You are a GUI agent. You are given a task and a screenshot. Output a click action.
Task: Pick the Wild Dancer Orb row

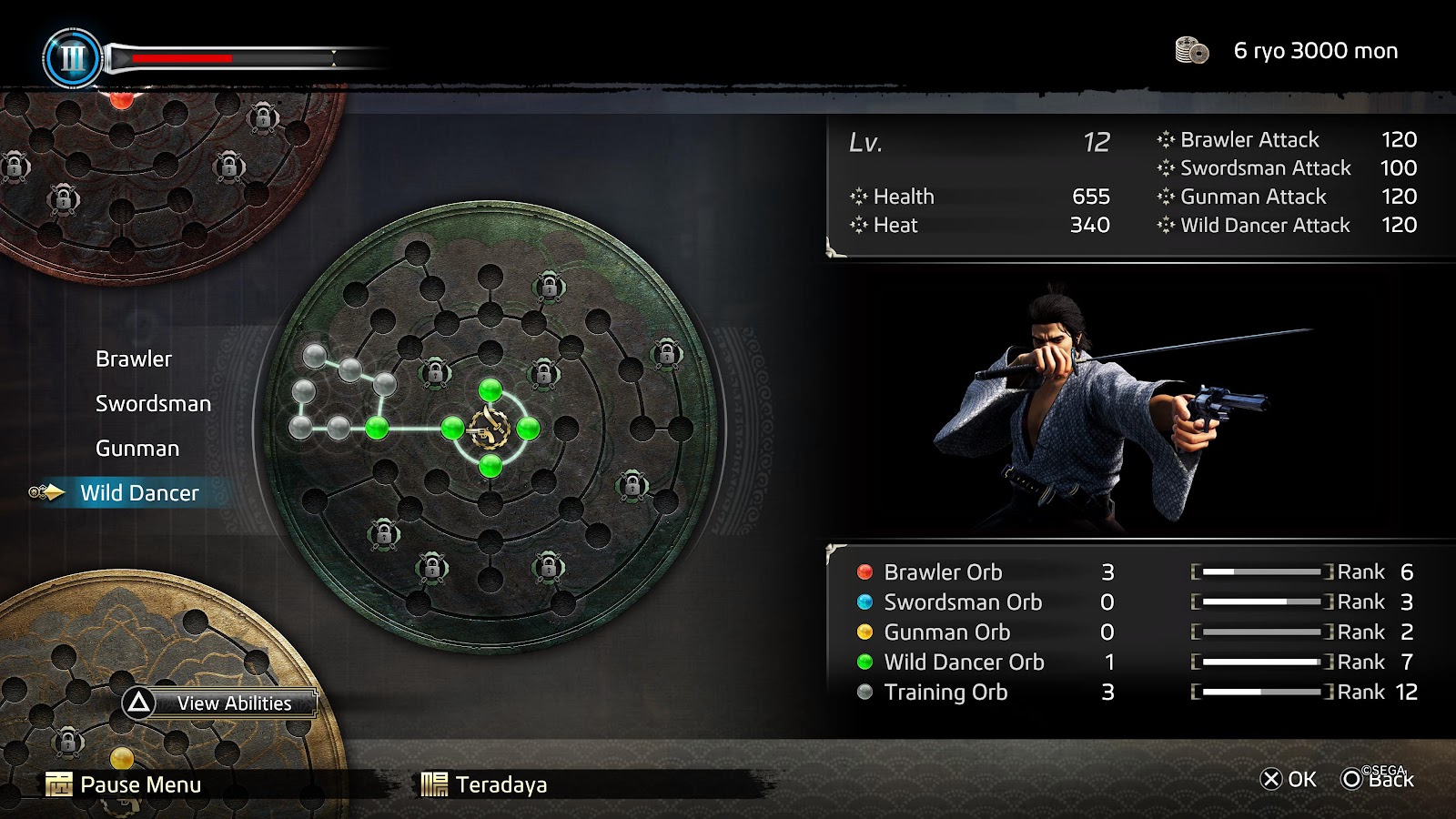click(x=964, y=662)
